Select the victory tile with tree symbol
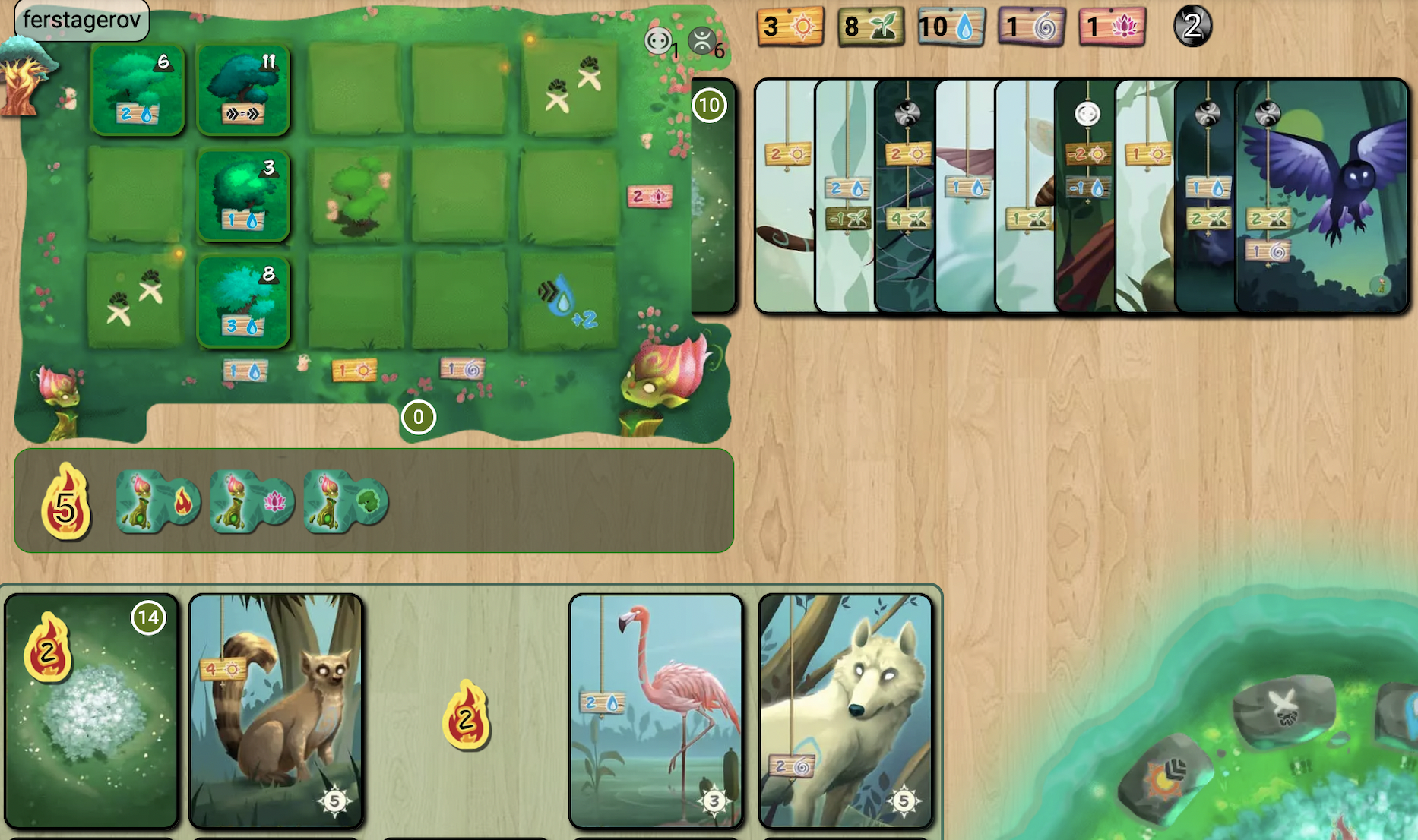The width and height of the screenshot is (1418, 840). pyautogui.click(x=346, y=501)
